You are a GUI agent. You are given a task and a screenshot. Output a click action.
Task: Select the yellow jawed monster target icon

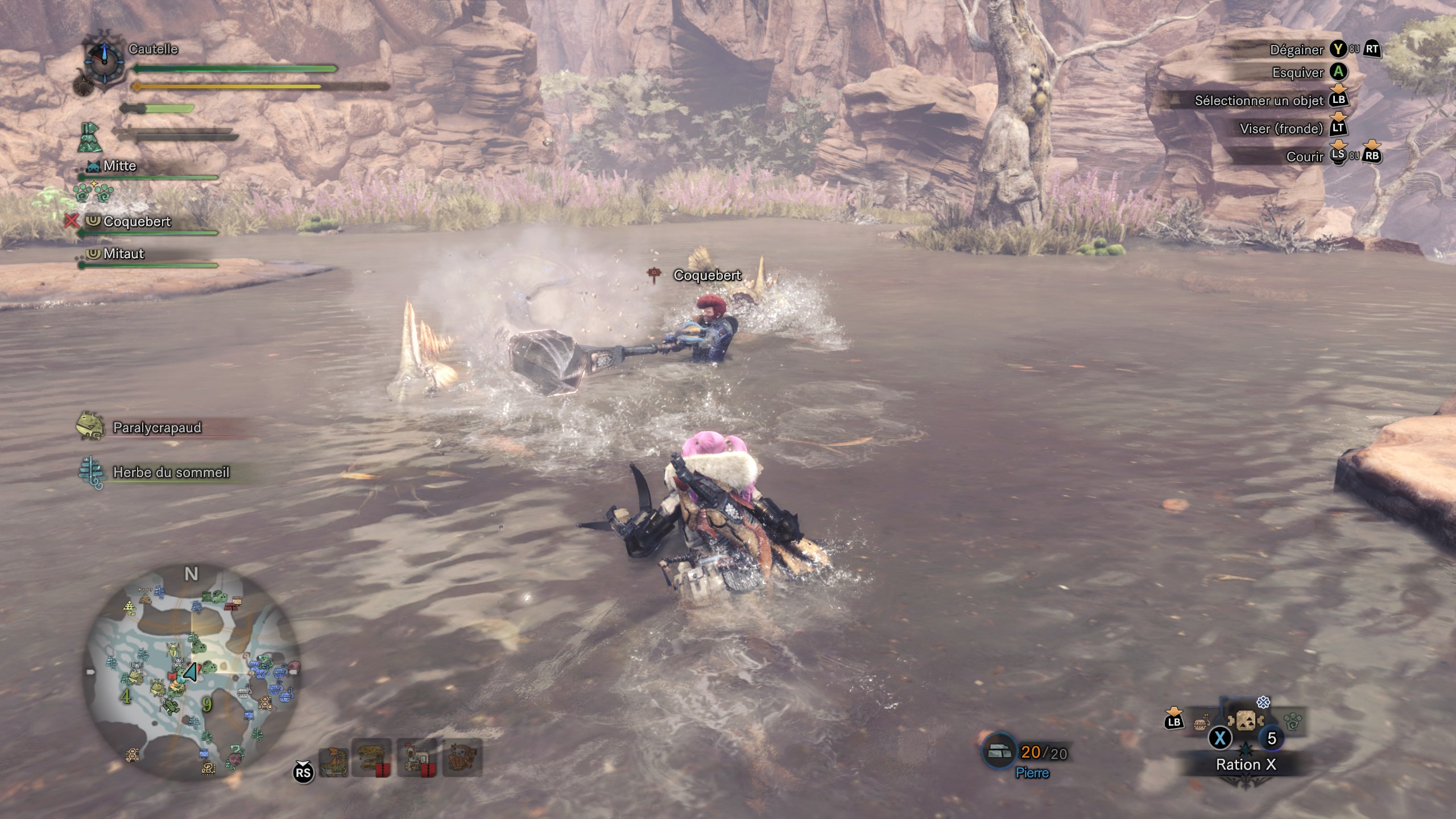pos(372,758)
